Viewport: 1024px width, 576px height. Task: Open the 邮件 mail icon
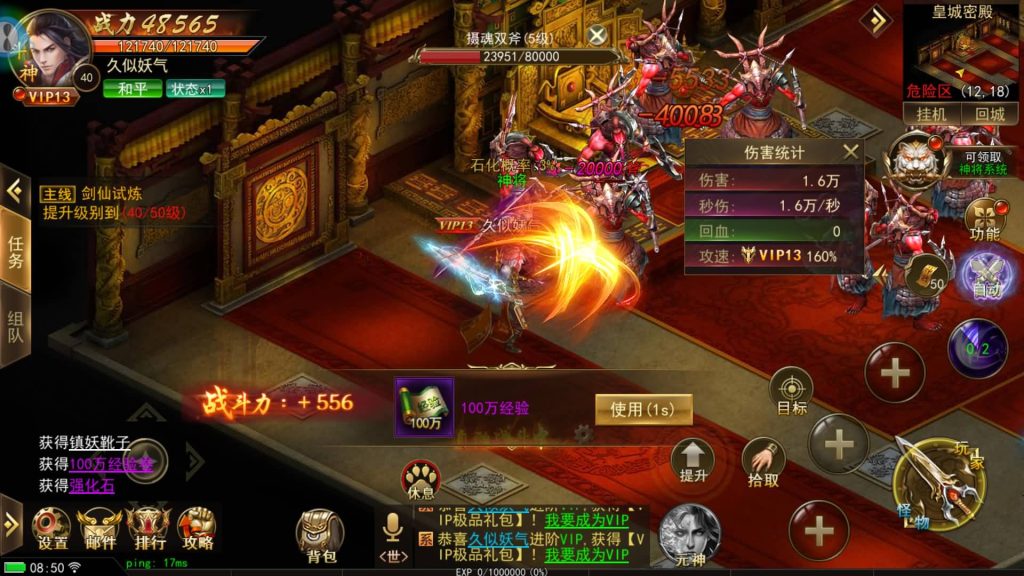pyautogui.click(x=100, y=527)
